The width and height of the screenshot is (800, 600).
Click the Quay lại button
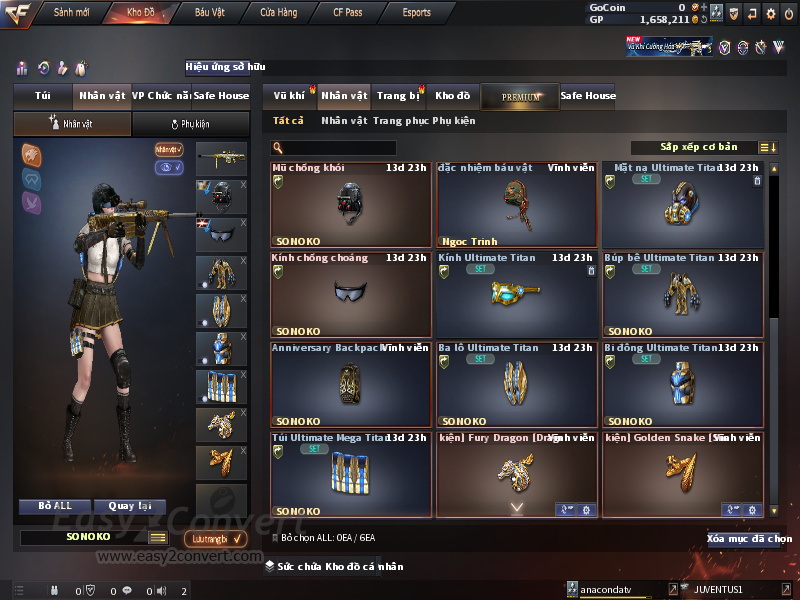(x=129, y=506)
